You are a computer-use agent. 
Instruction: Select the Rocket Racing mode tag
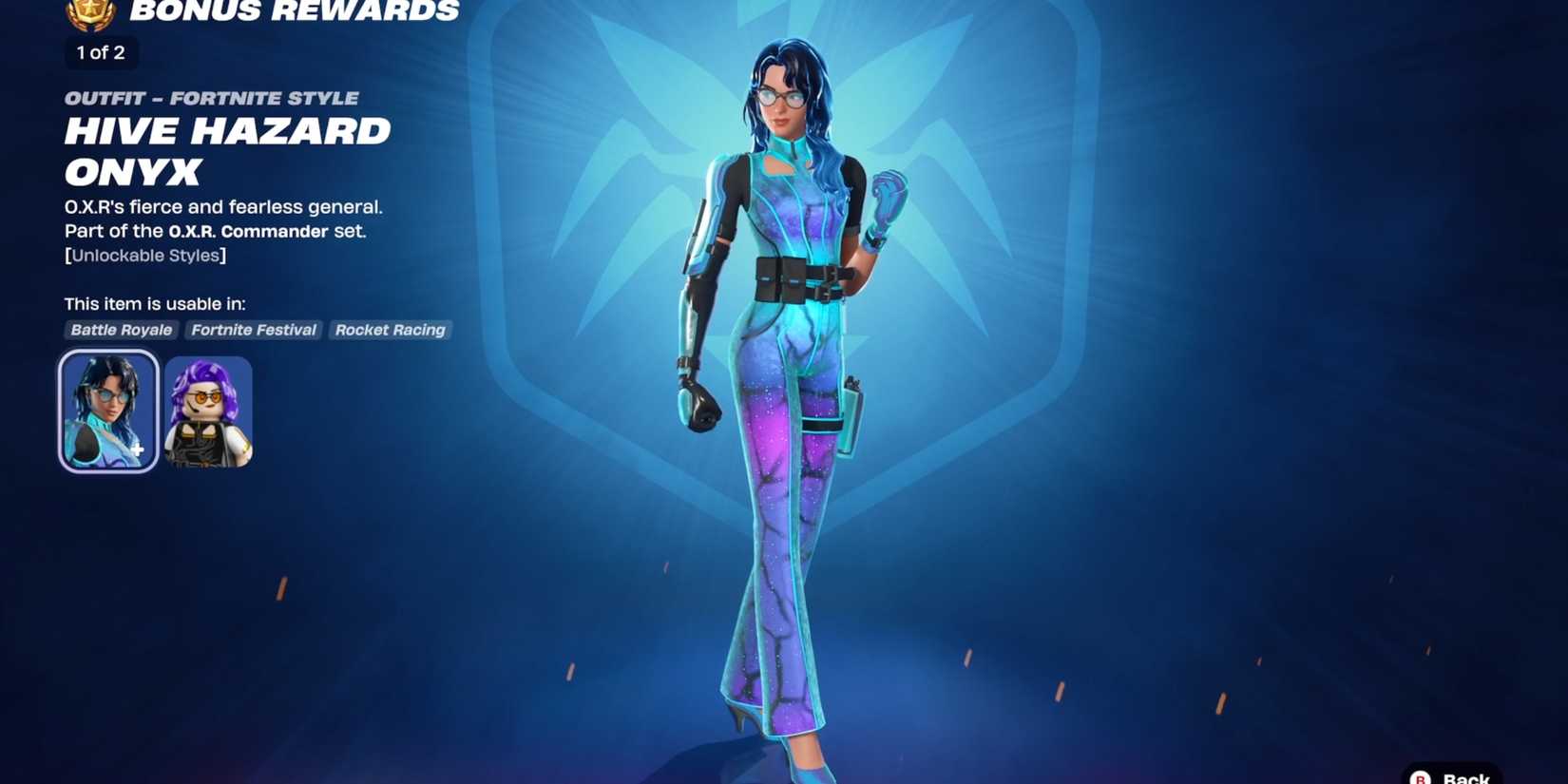(390, 330)
